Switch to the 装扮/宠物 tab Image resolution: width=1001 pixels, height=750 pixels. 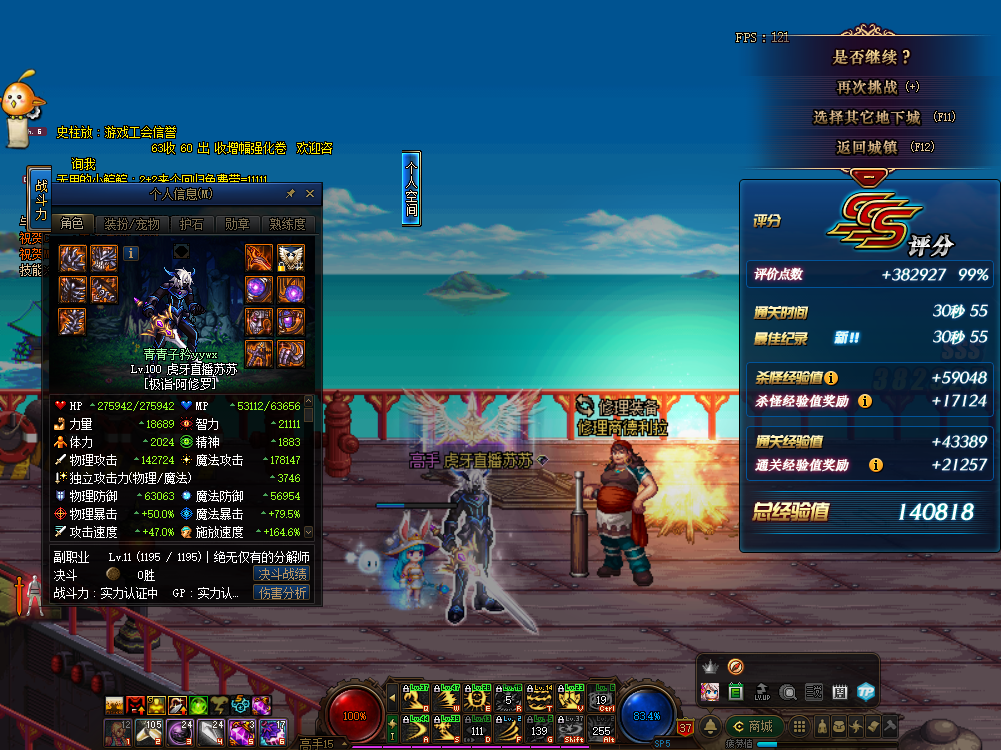click(132, 224)
